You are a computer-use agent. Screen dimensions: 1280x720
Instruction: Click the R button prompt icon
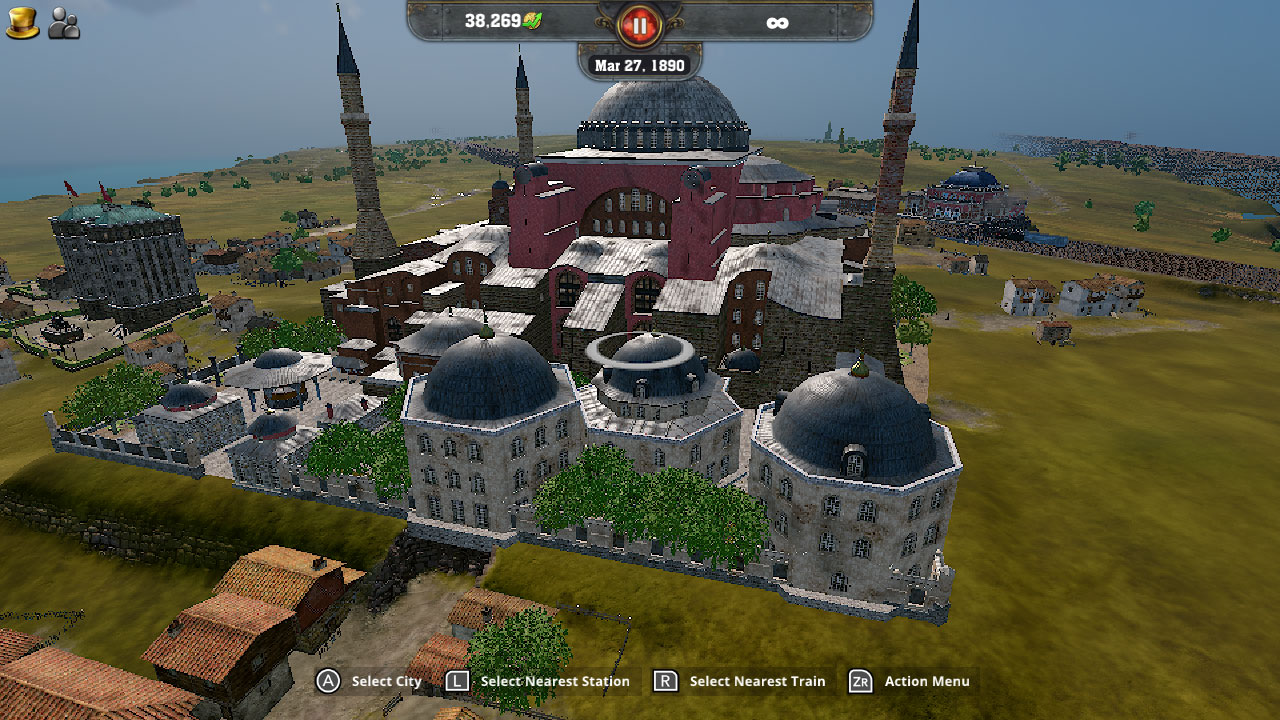[666, 681]
